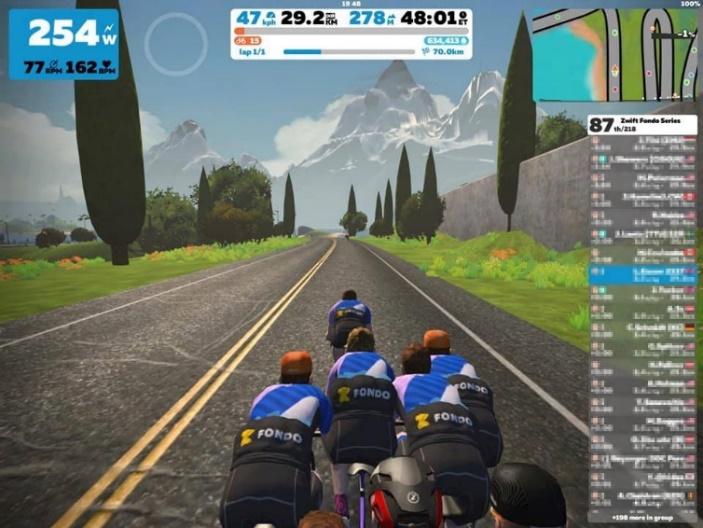Click the route minimap

point(614,56)
